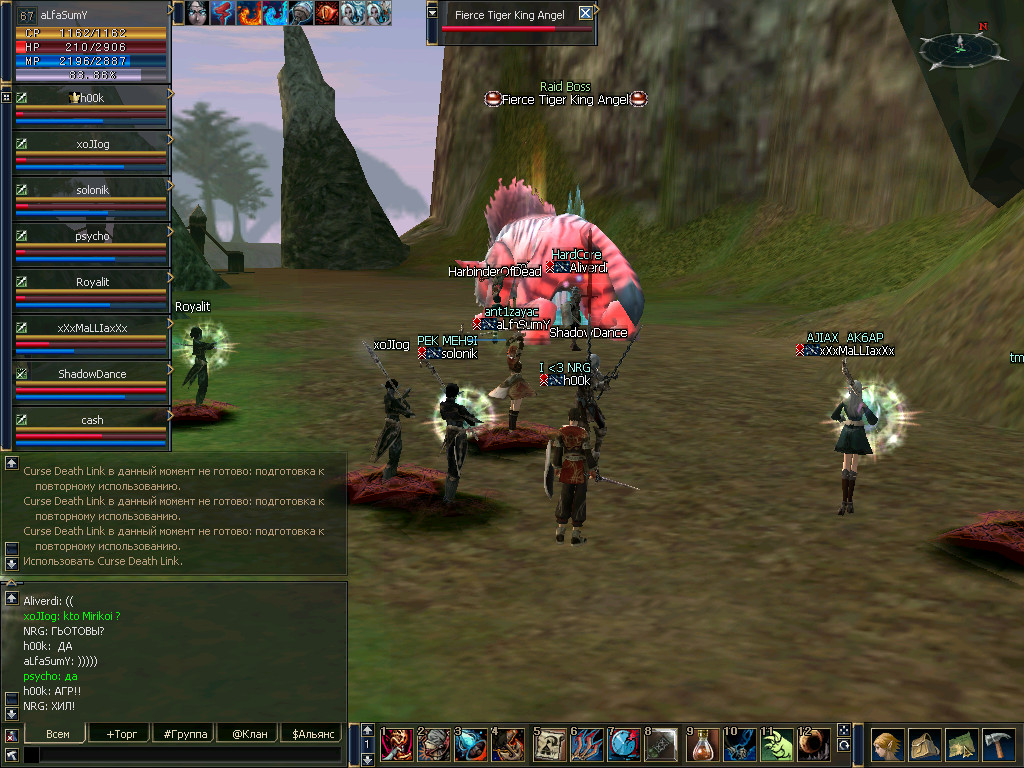Screen dimensions: 1024x768
Task: Open the inventory bag icon
Action: [x=925, y=745]
